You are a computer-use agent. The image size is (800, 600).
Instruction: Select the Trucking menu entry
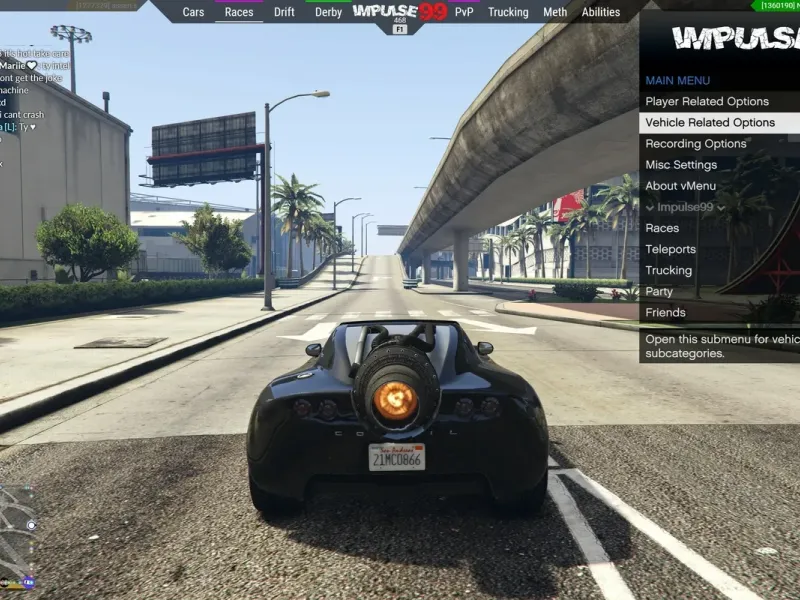point(668,270)
